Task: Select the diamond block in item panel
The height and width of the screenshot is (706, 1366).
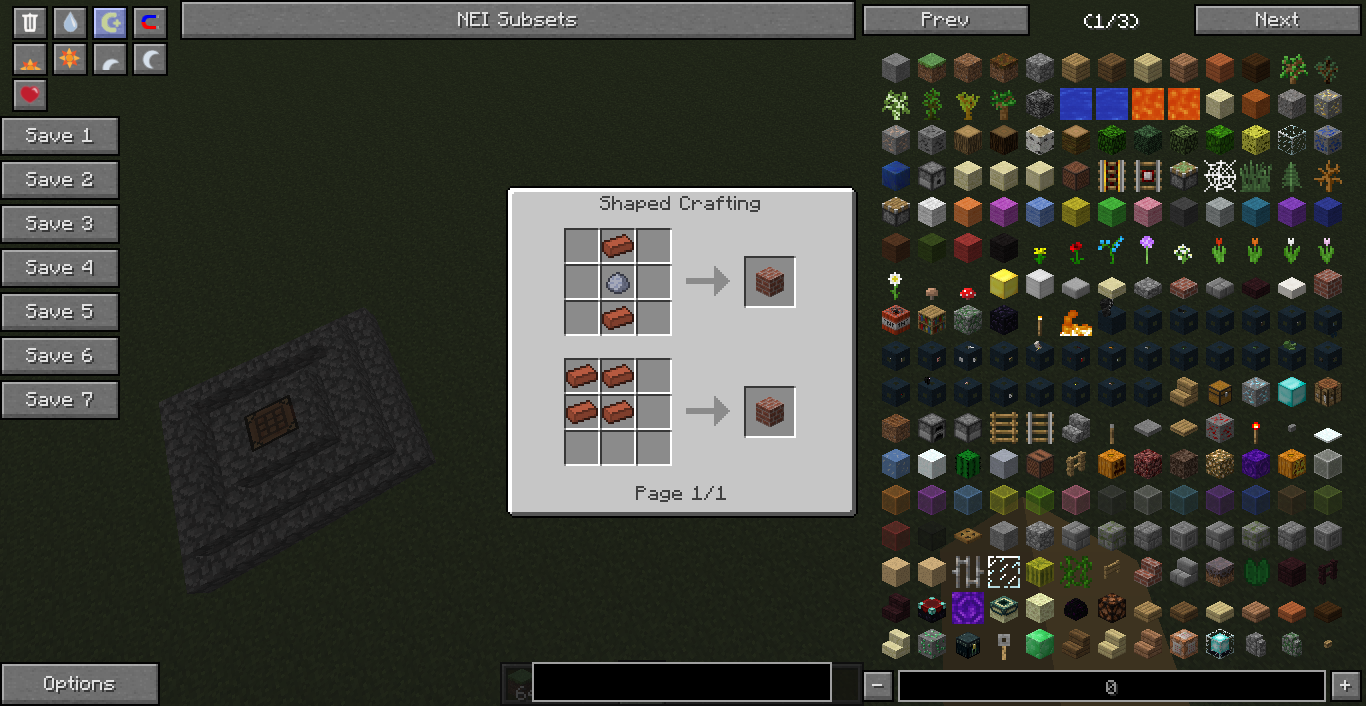Action: [x=1291, y=391]
